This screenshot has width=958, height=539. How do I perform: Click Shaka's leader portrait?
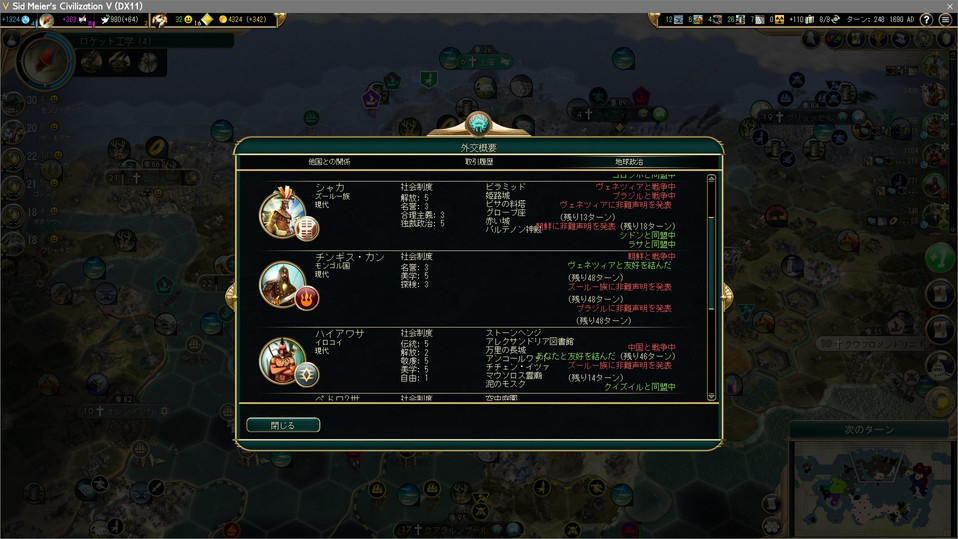point(283,212)
